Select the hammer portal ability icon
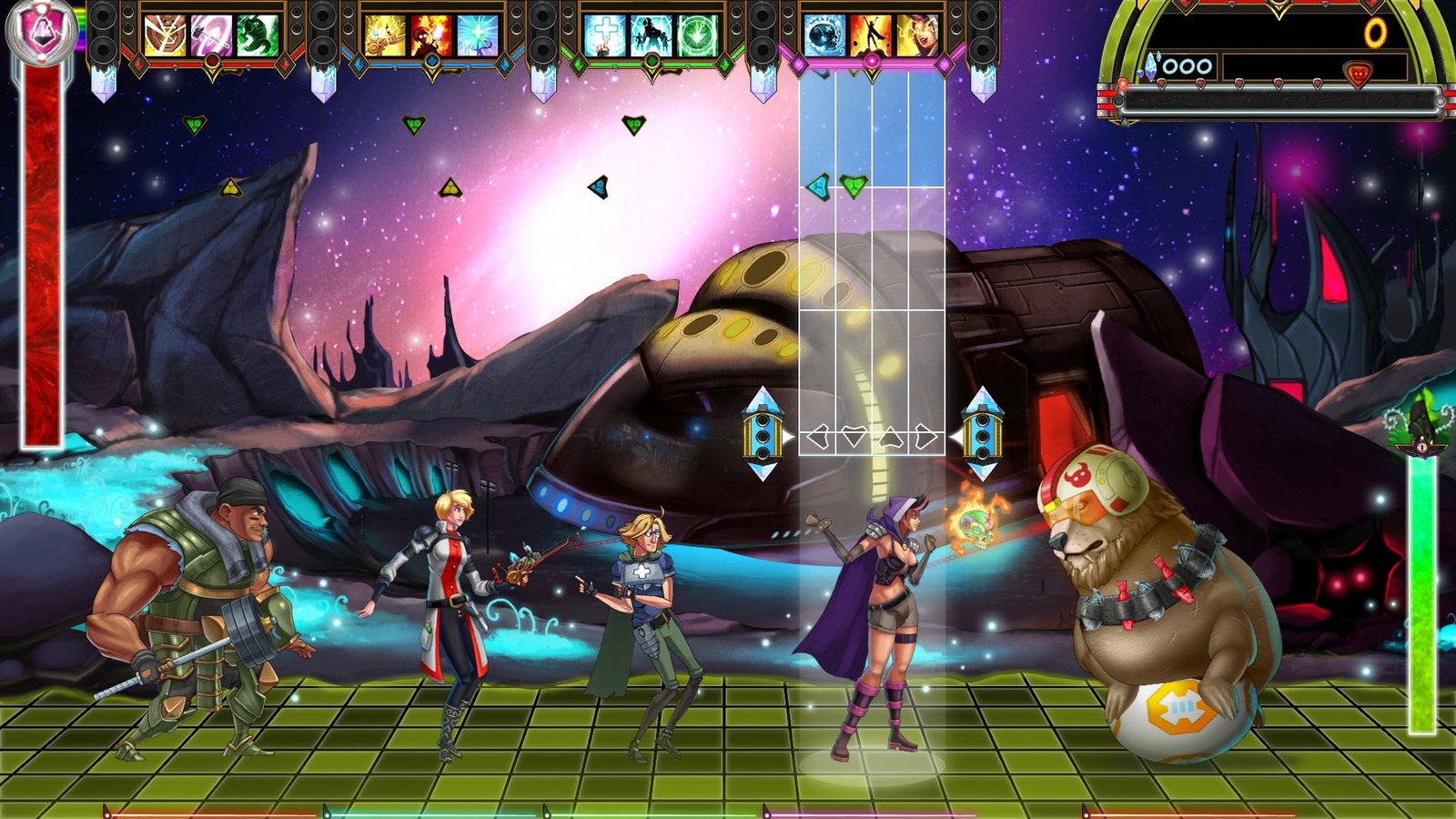Viewport: 1456px width, 819px height. [x=210, y=35]
